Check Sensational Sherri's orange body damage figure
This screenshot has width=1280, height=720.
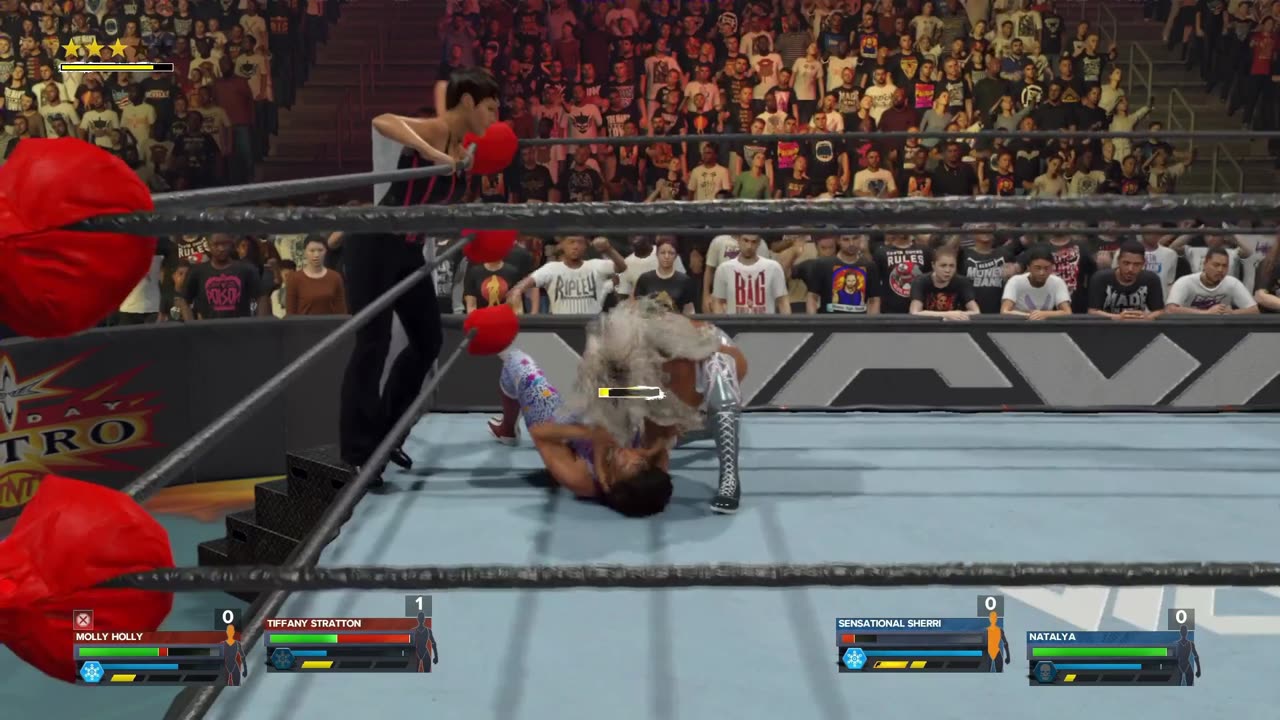[x=994, y=642]
